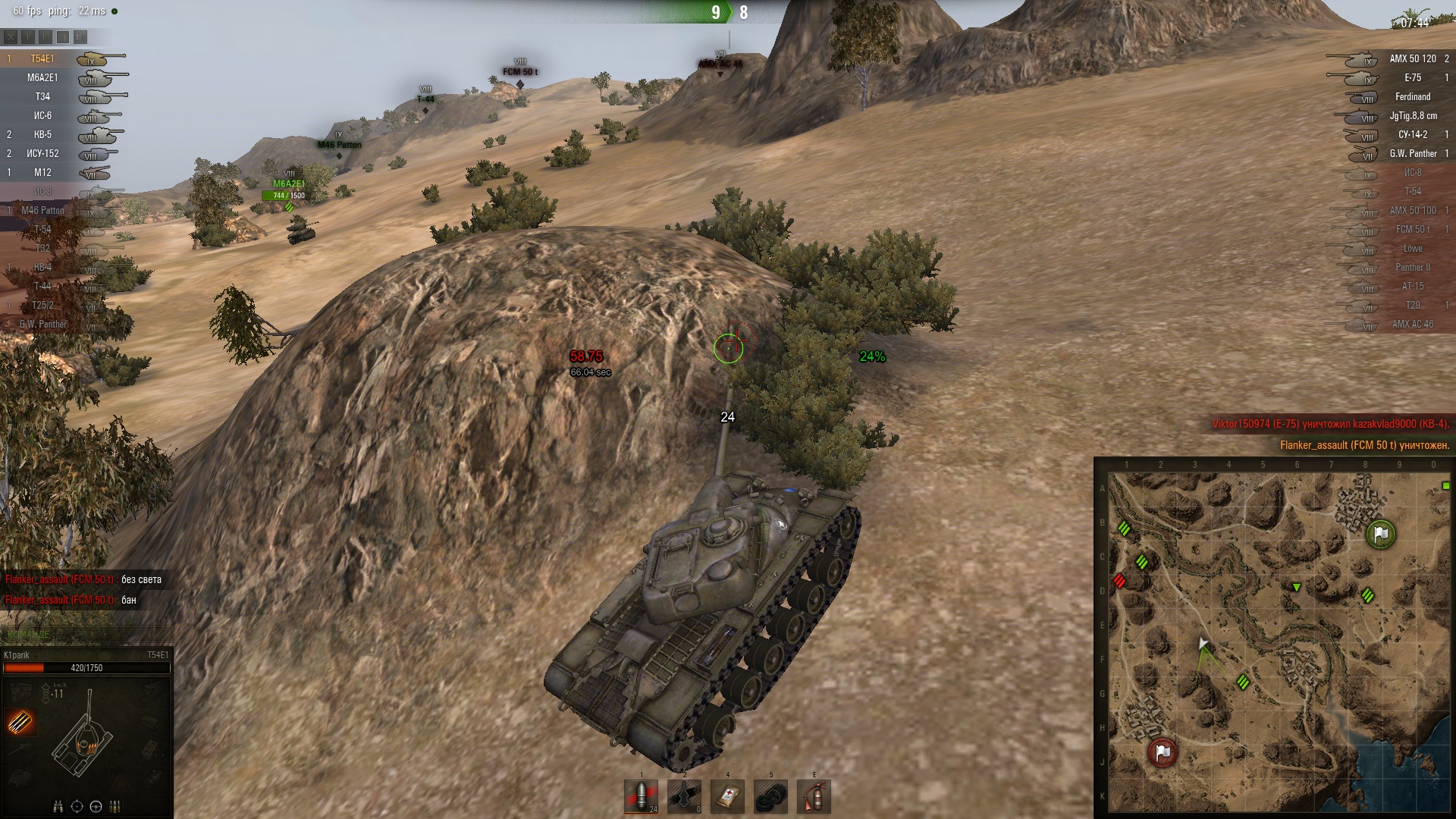Screen dimensions: 1456x819
Task: Select the M6A2E1 ally in the team list
Action: click(x=42, y=77)
